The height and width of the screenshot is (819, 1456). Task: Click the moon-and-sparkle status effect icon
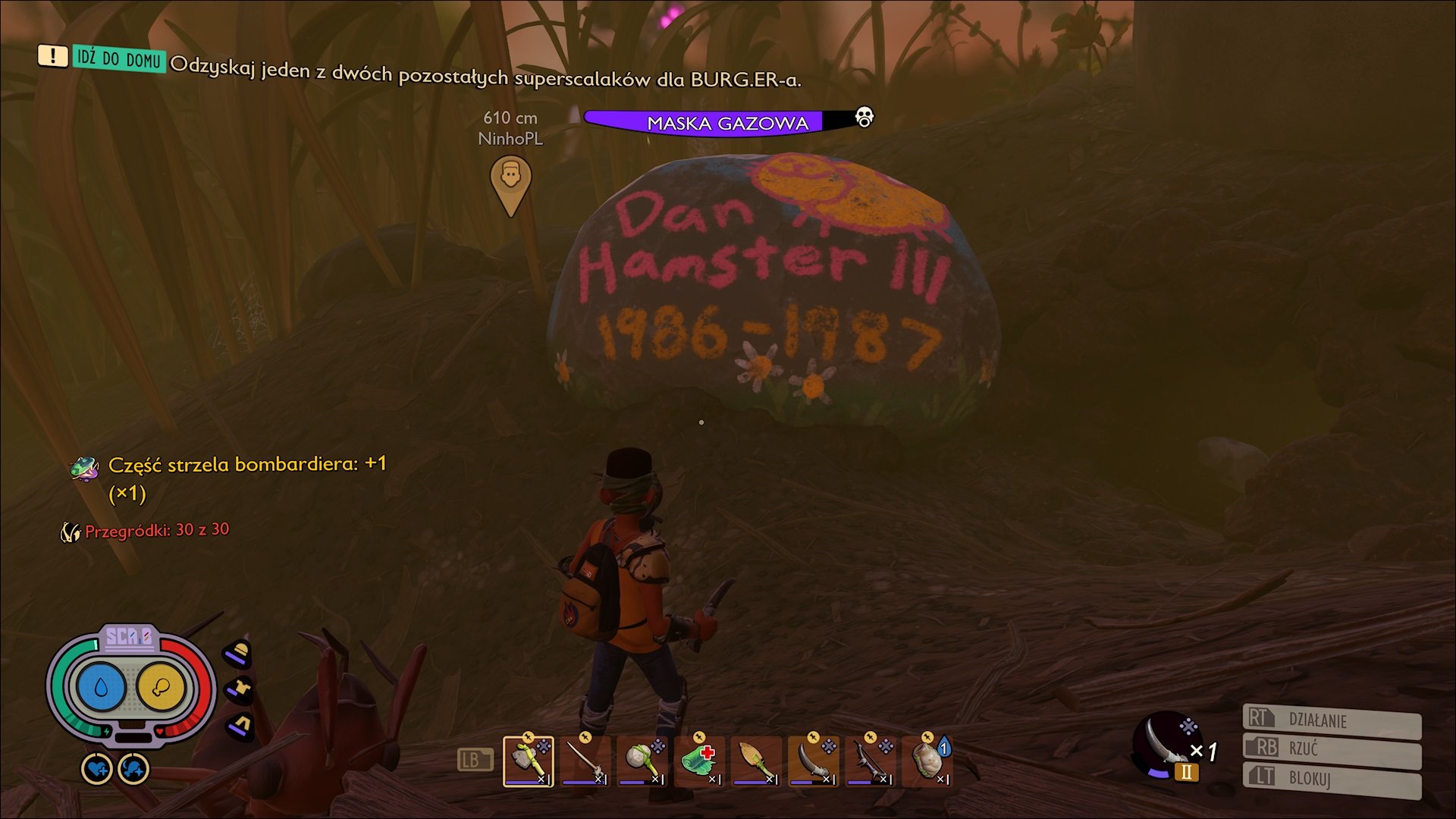tap(134, 770)
